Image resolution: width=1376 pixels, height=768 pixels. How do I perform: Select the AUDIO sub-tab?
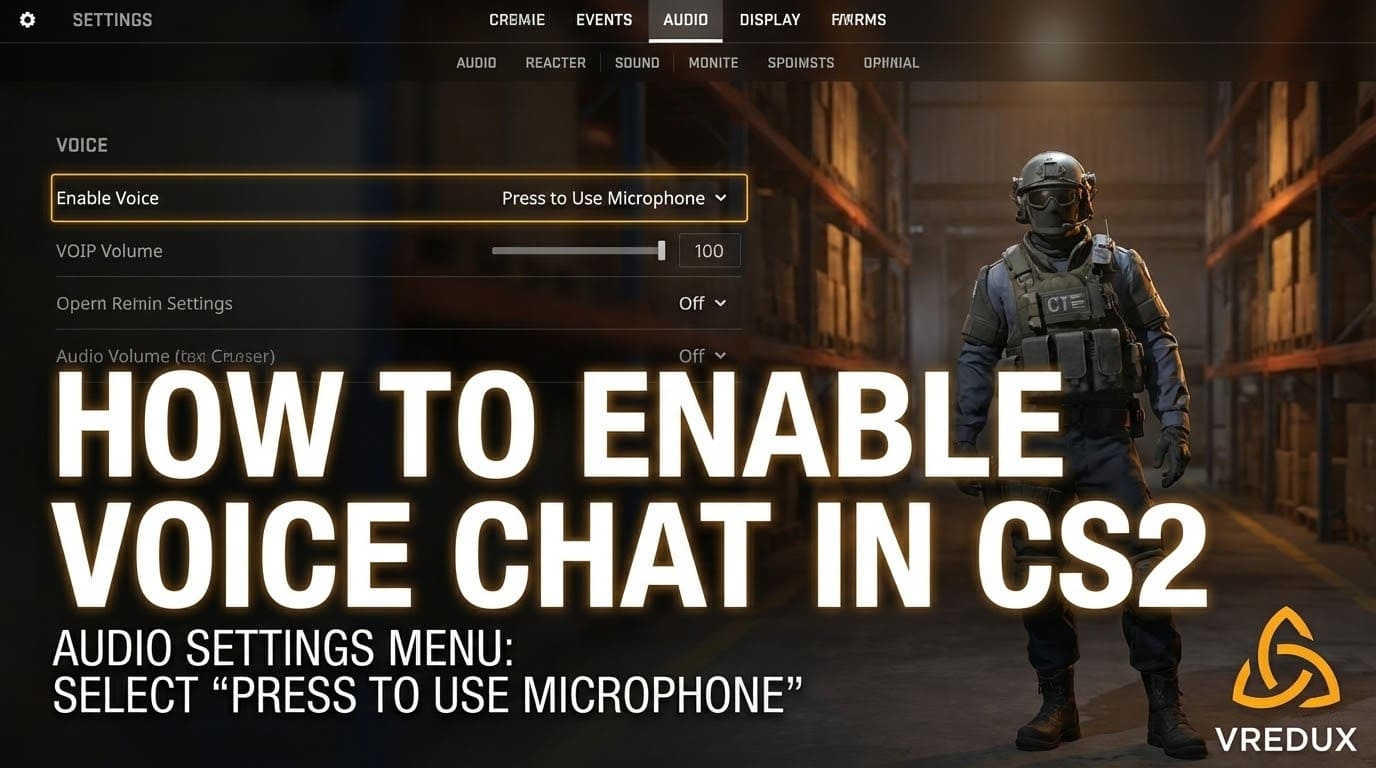476,62
